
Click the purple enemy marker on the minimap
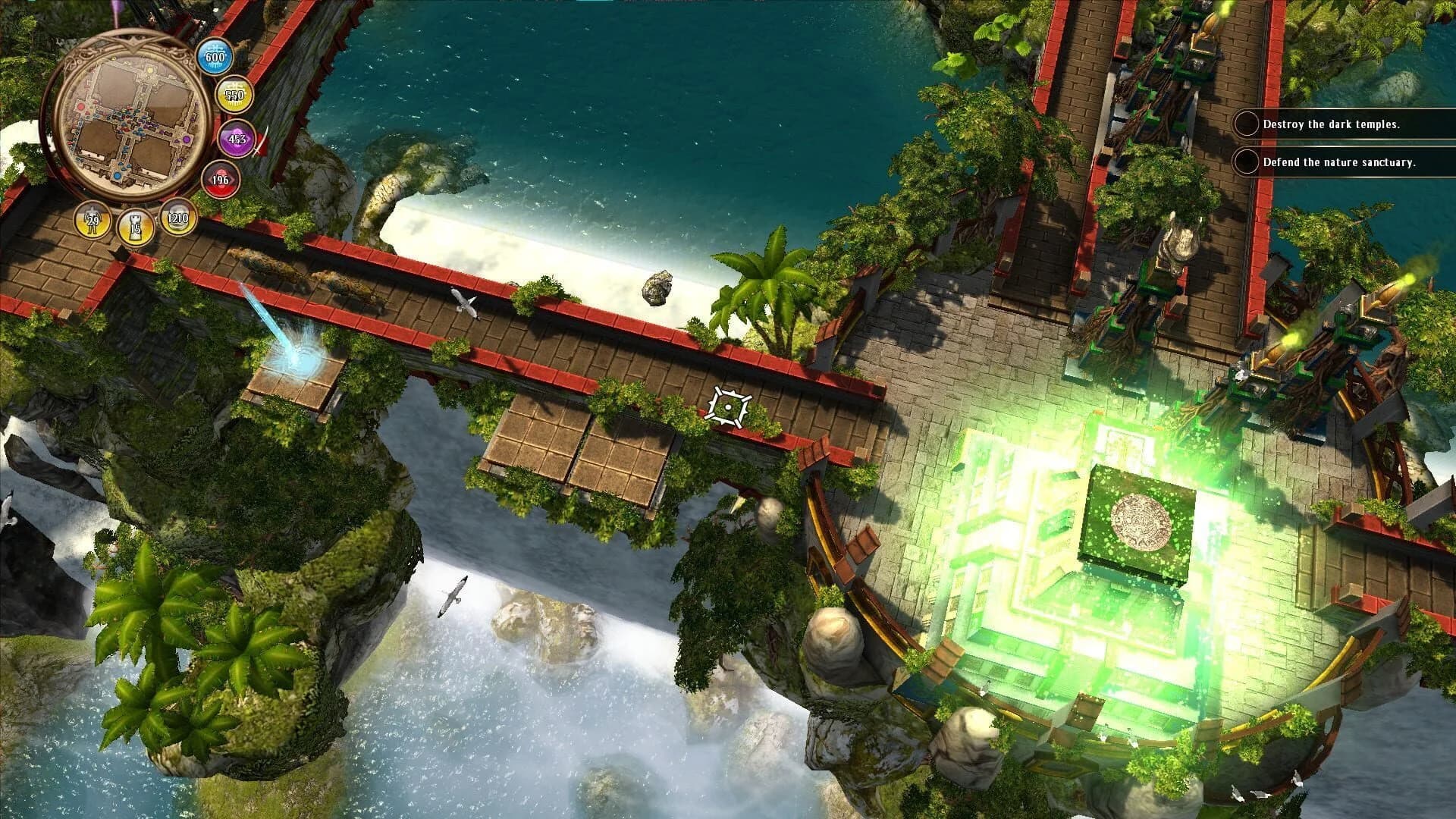(x=188, y=139)
